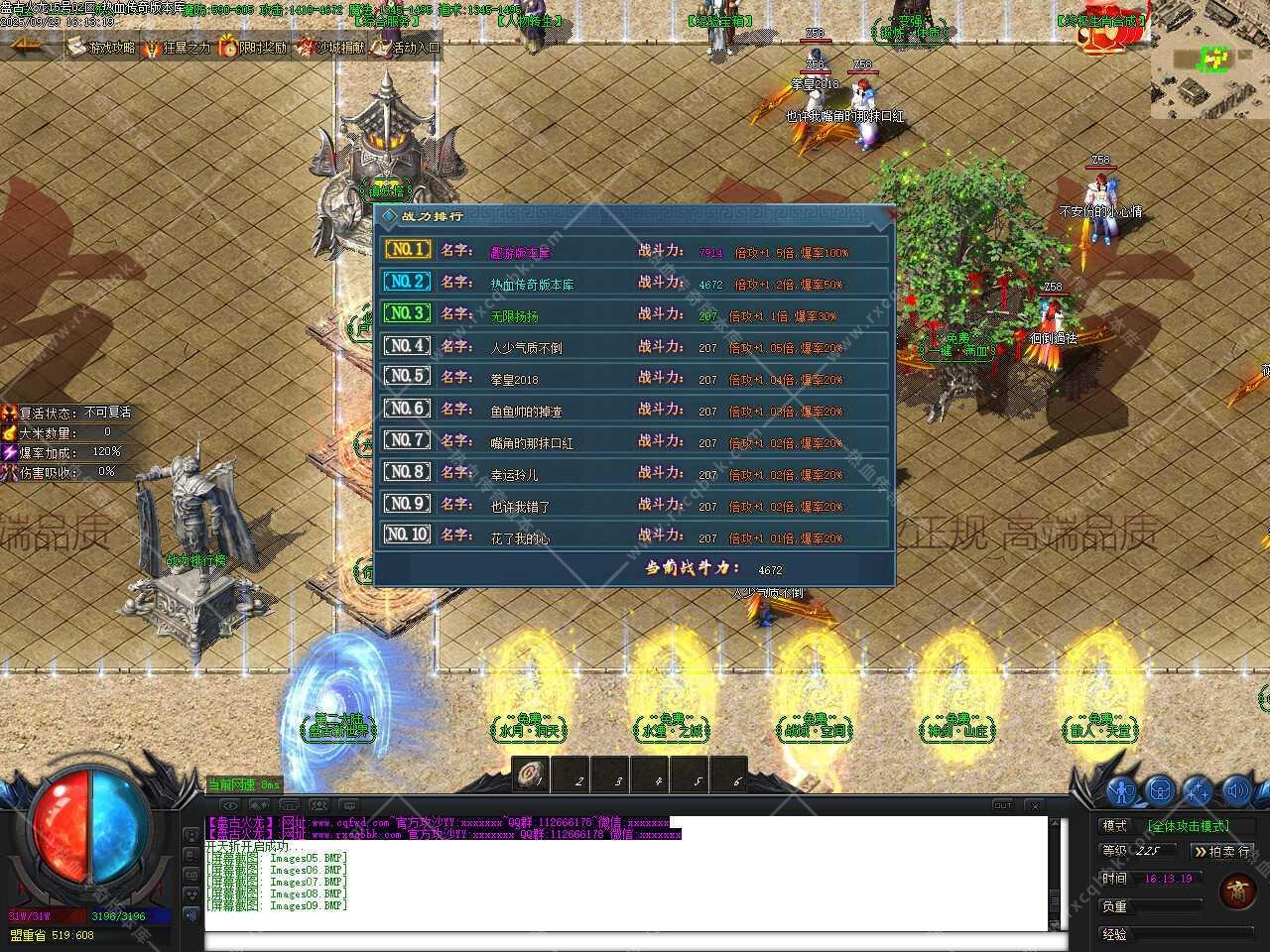1270x952 pixels.
Task: Select the NO.5 拳皇2018 ranking row
Action: click(x=635, y=379)
